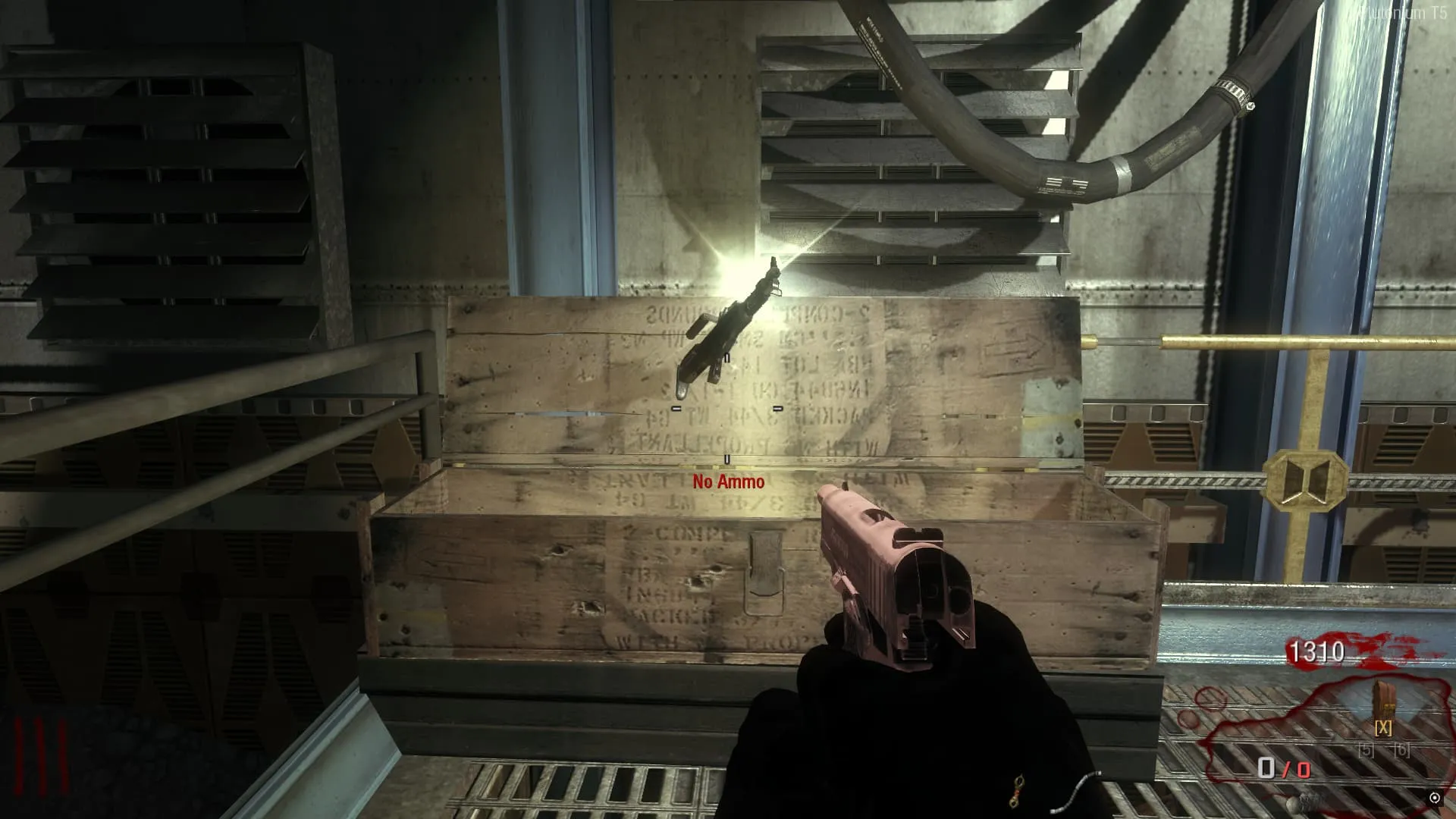Image resolution: width=1456 pixels, height=819 pixels.
Task: Select the brown equipment item icon
Action: coord(1384,701)
